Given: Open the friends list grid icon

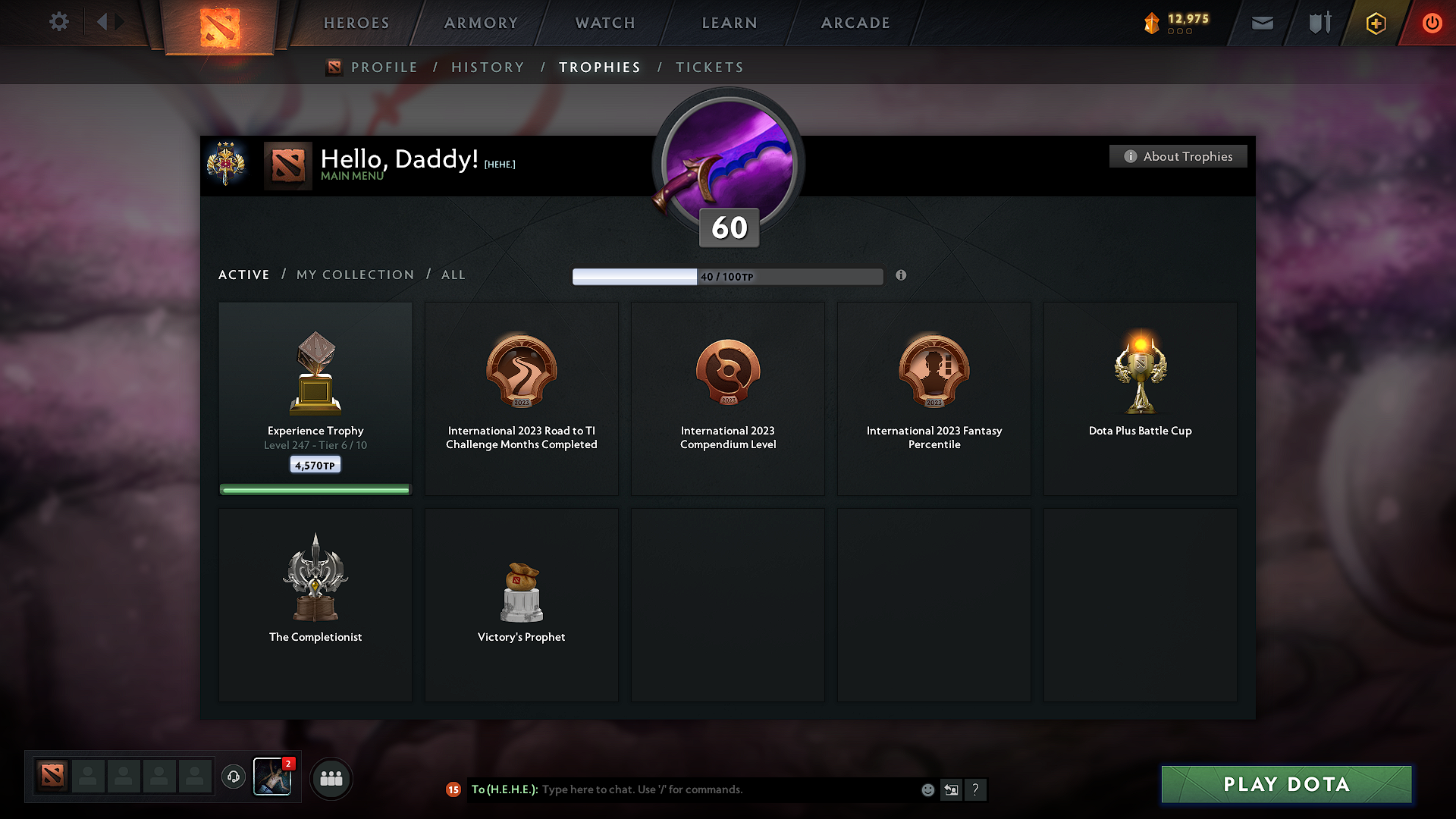Looking at the screenshot, I should tap(331, 778).
